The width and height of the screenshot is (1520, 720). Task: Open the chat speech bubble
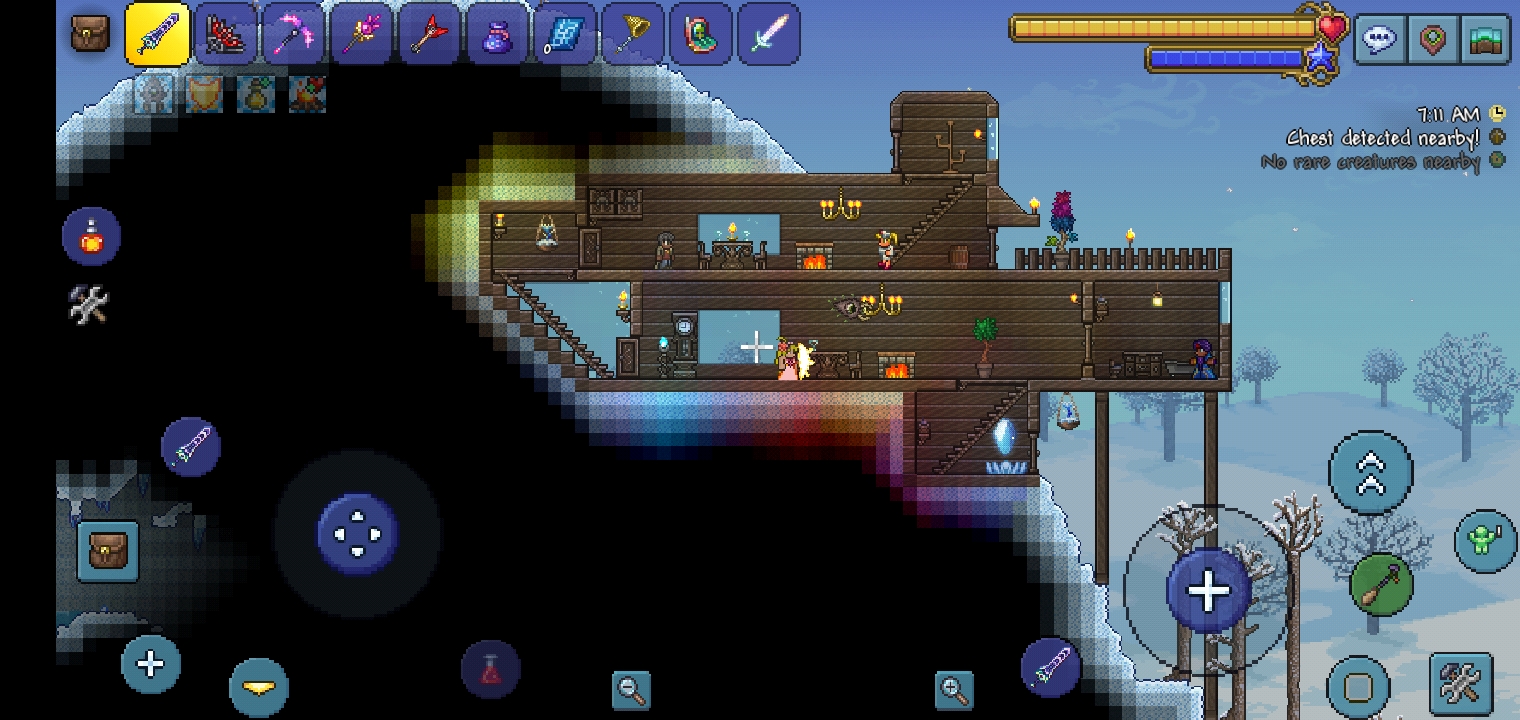1380,40
